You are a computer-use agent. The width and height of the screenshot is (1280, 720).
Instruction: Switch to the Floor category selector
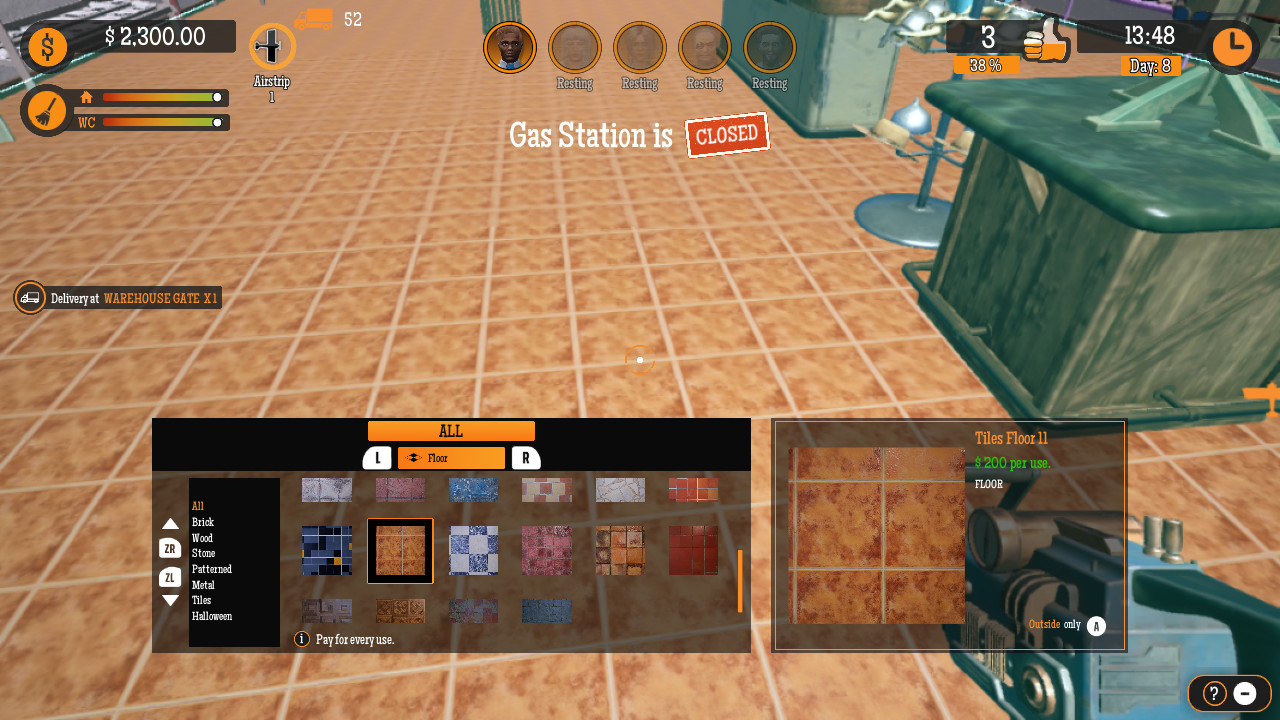coord(450,457)
